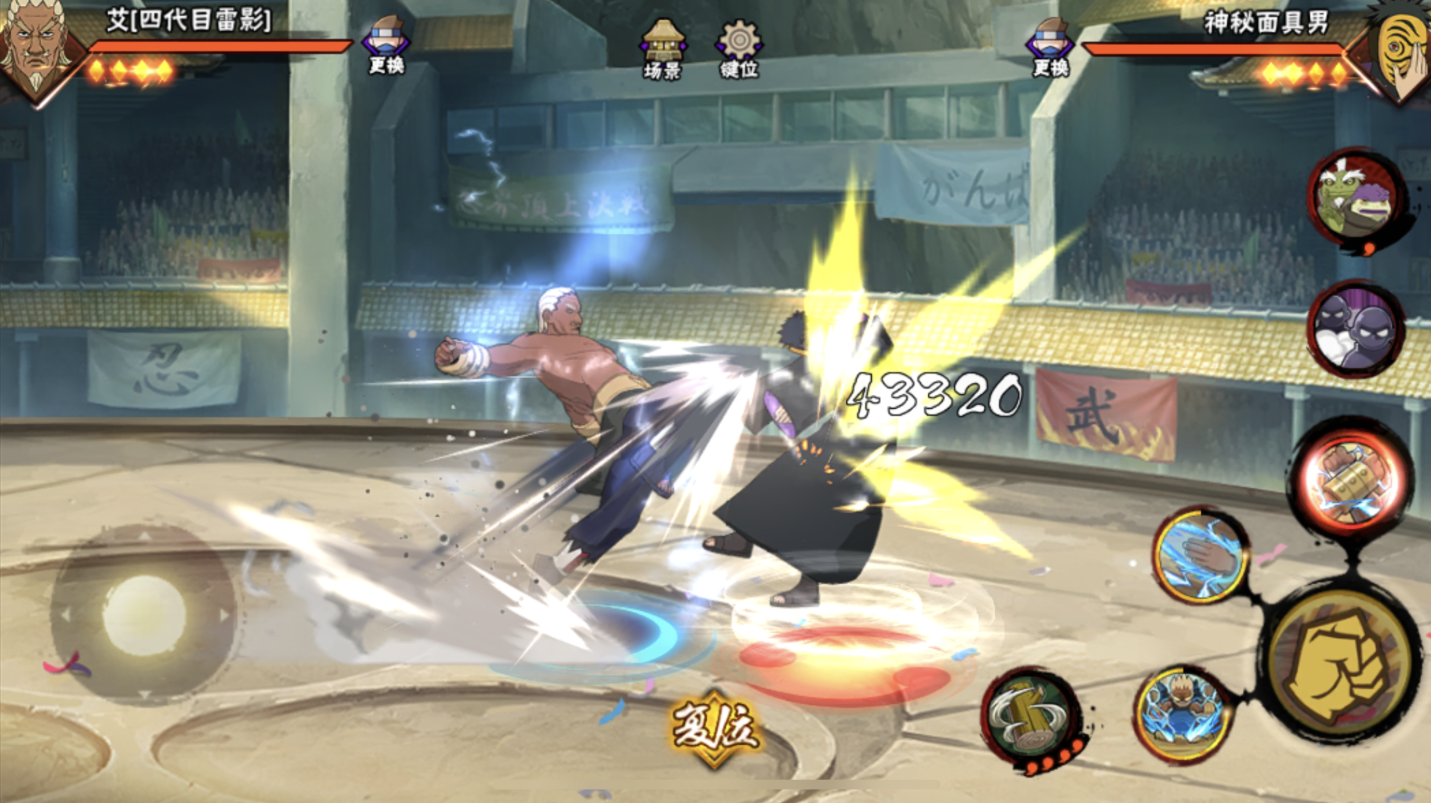Click the 复位 reset button
1431x803 pixels.
pyautogui.click(x=714, y=728)
